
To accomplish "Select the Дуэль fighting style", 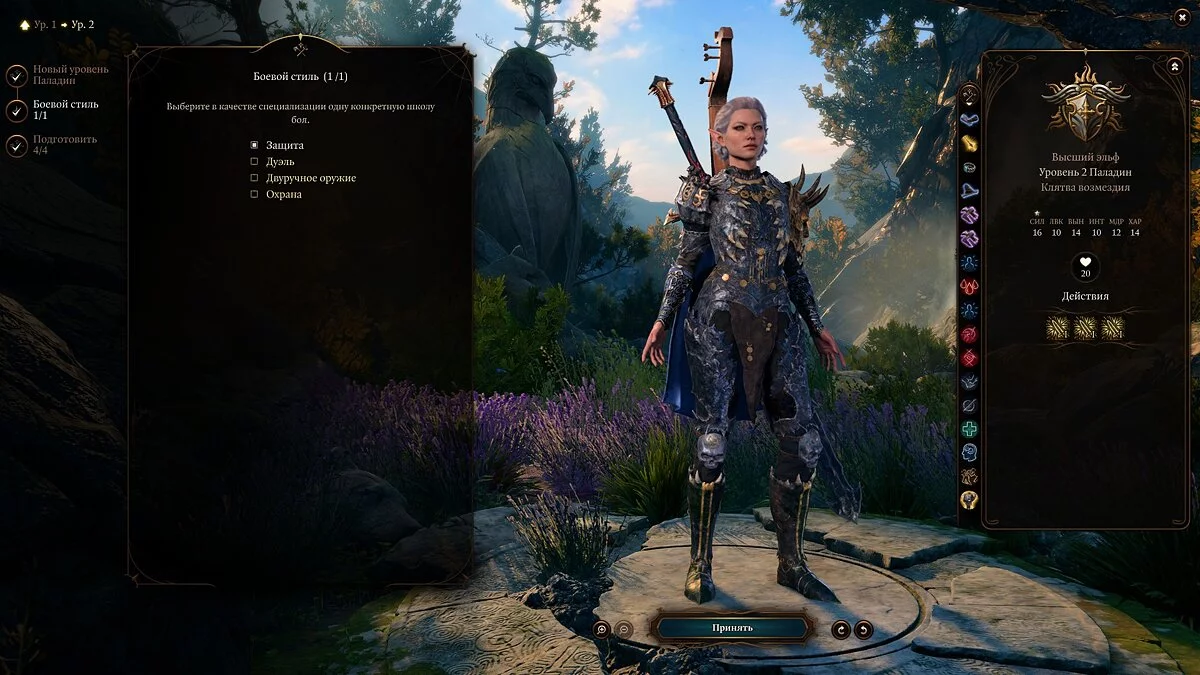I will click(x=254, y=162).
